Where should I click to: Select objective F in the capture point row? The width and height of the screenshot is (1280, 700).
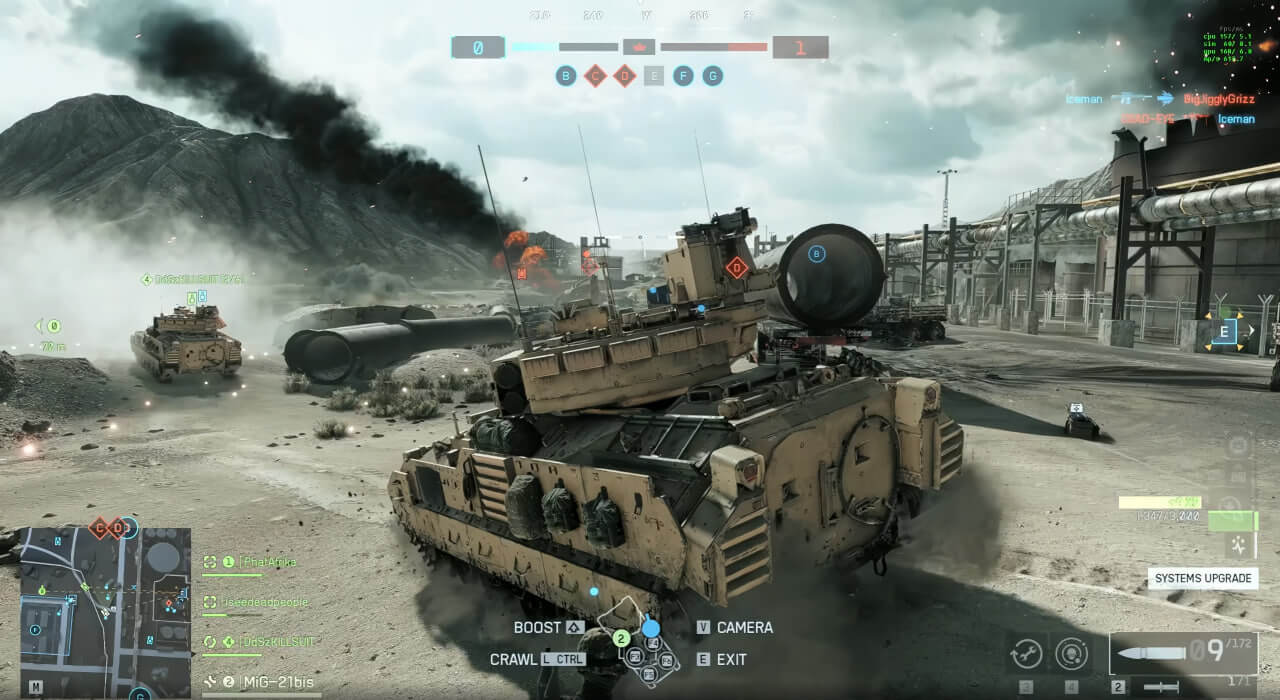683,76
